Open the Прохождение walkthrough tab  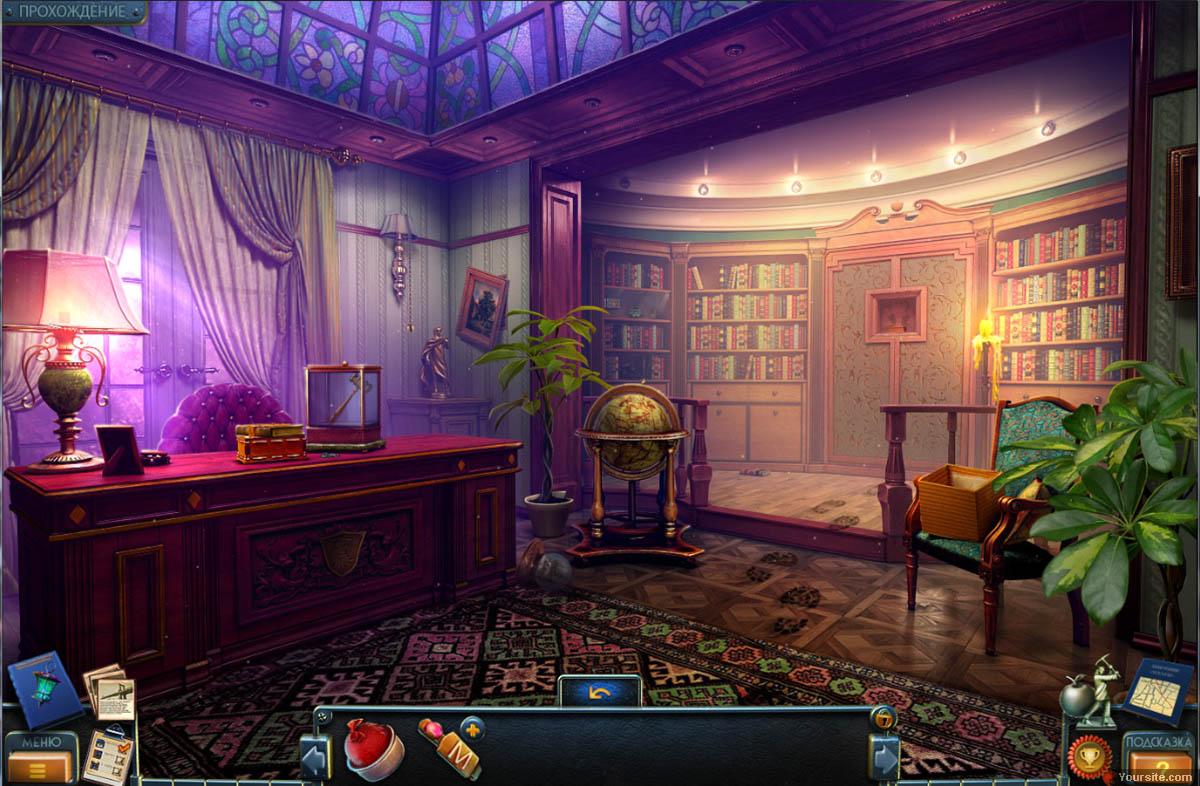(72, 12)
